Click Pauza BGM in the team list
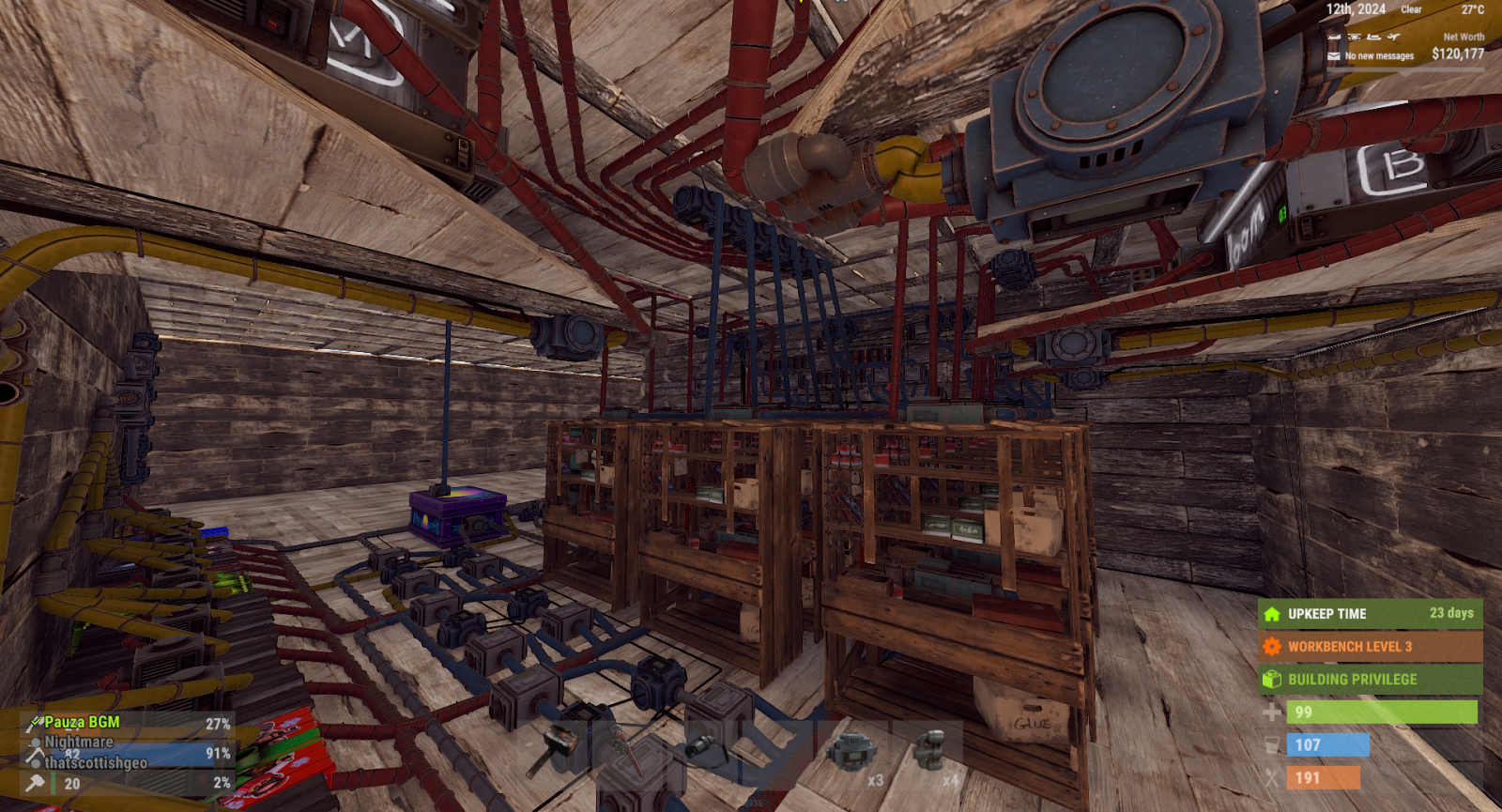The image size is (1502, 812). pos(83,723)
